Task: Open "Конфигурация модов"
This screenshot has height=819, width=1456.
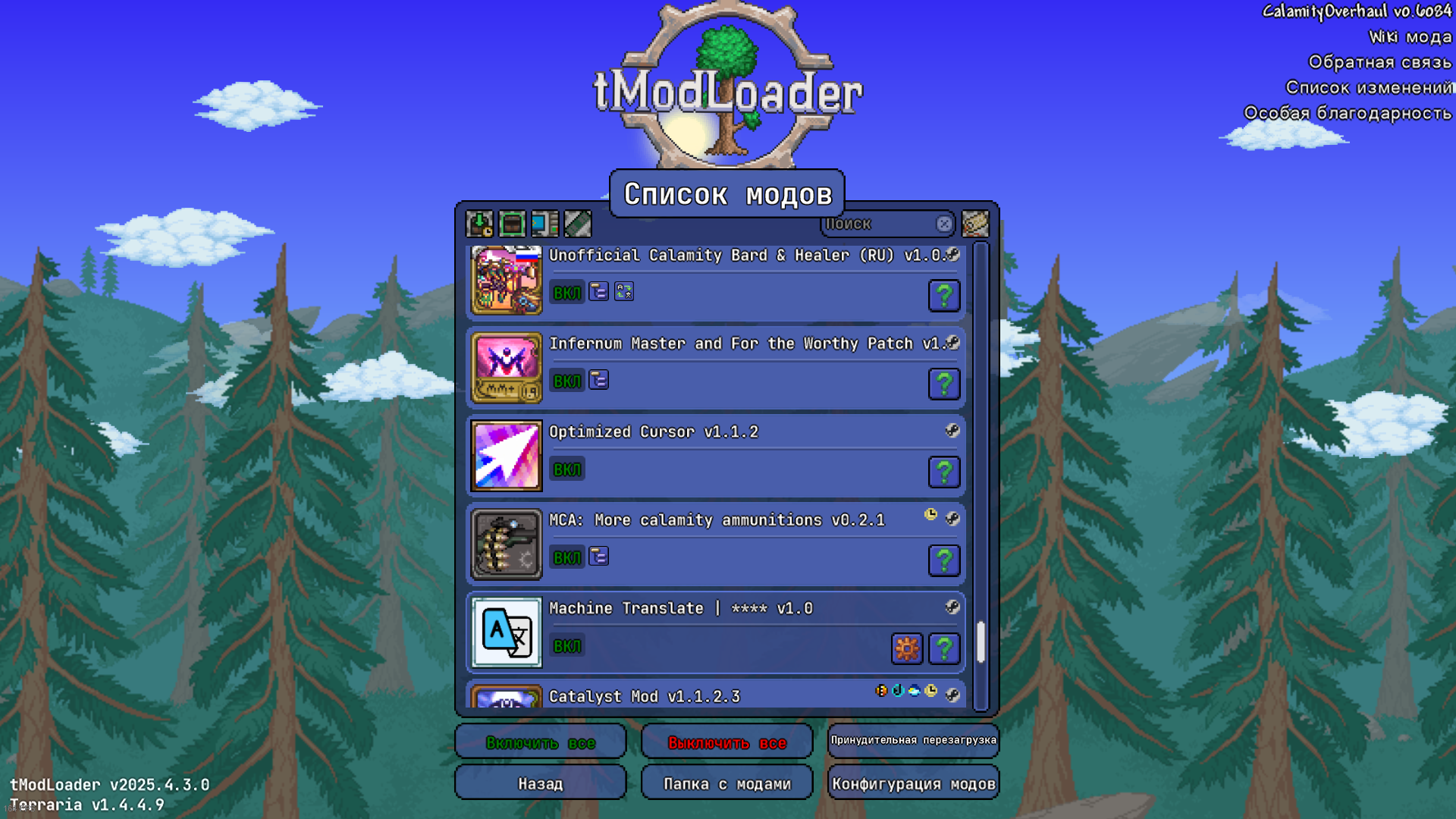Action: 913,783
